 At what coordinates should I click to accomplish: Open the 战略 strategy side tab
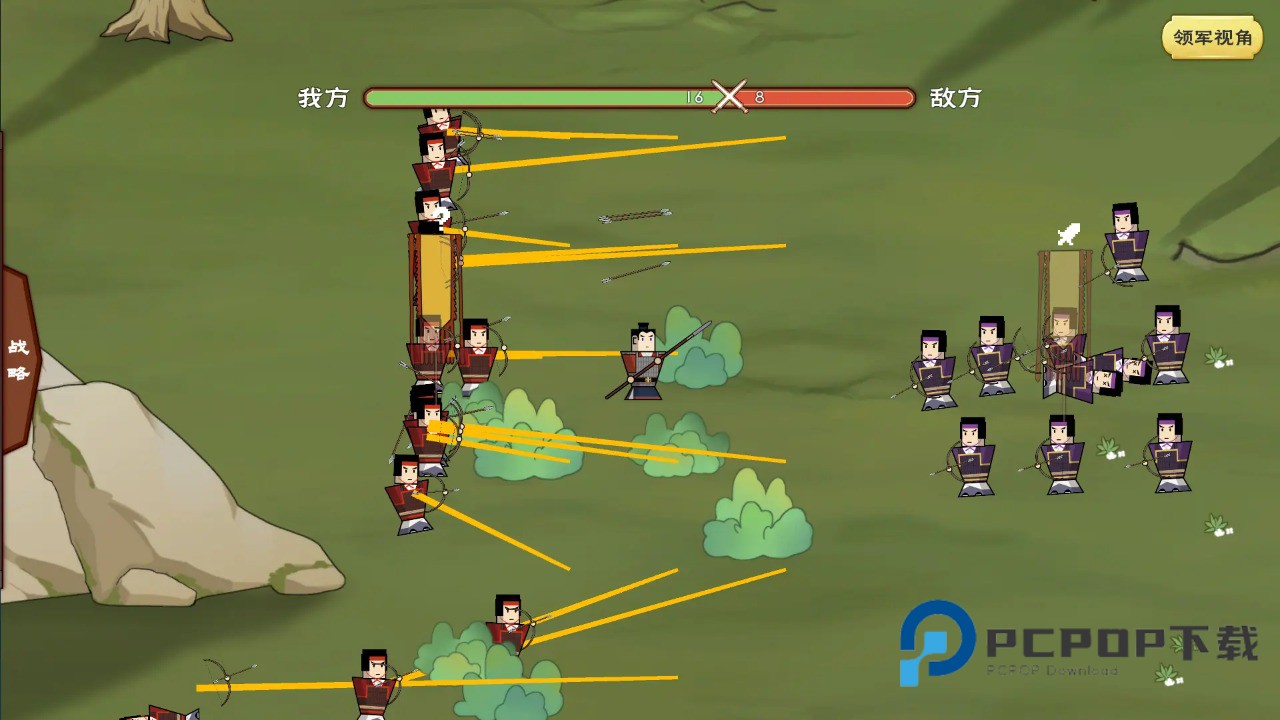(x=18, y=360)
